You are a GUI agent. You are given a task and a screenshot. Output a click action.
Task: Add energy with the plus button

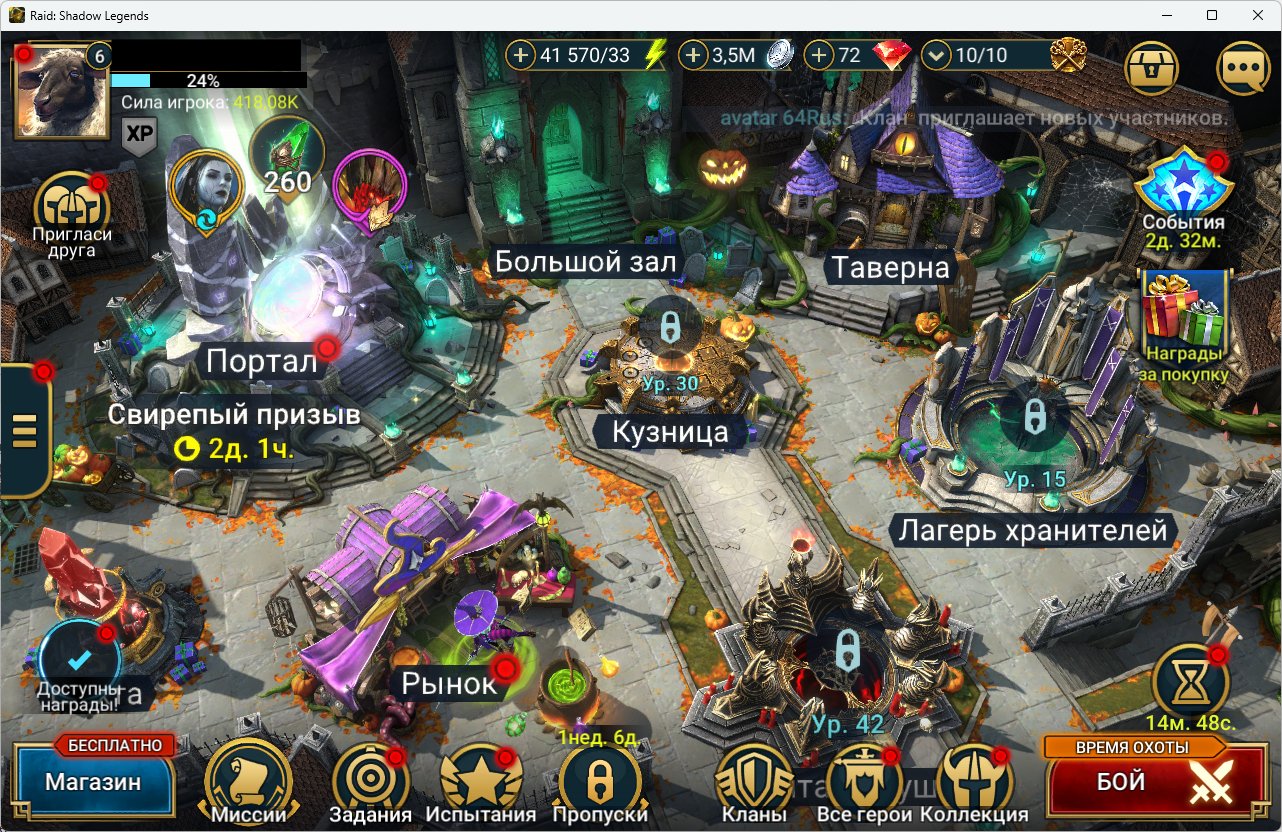(x=520, y=55)
